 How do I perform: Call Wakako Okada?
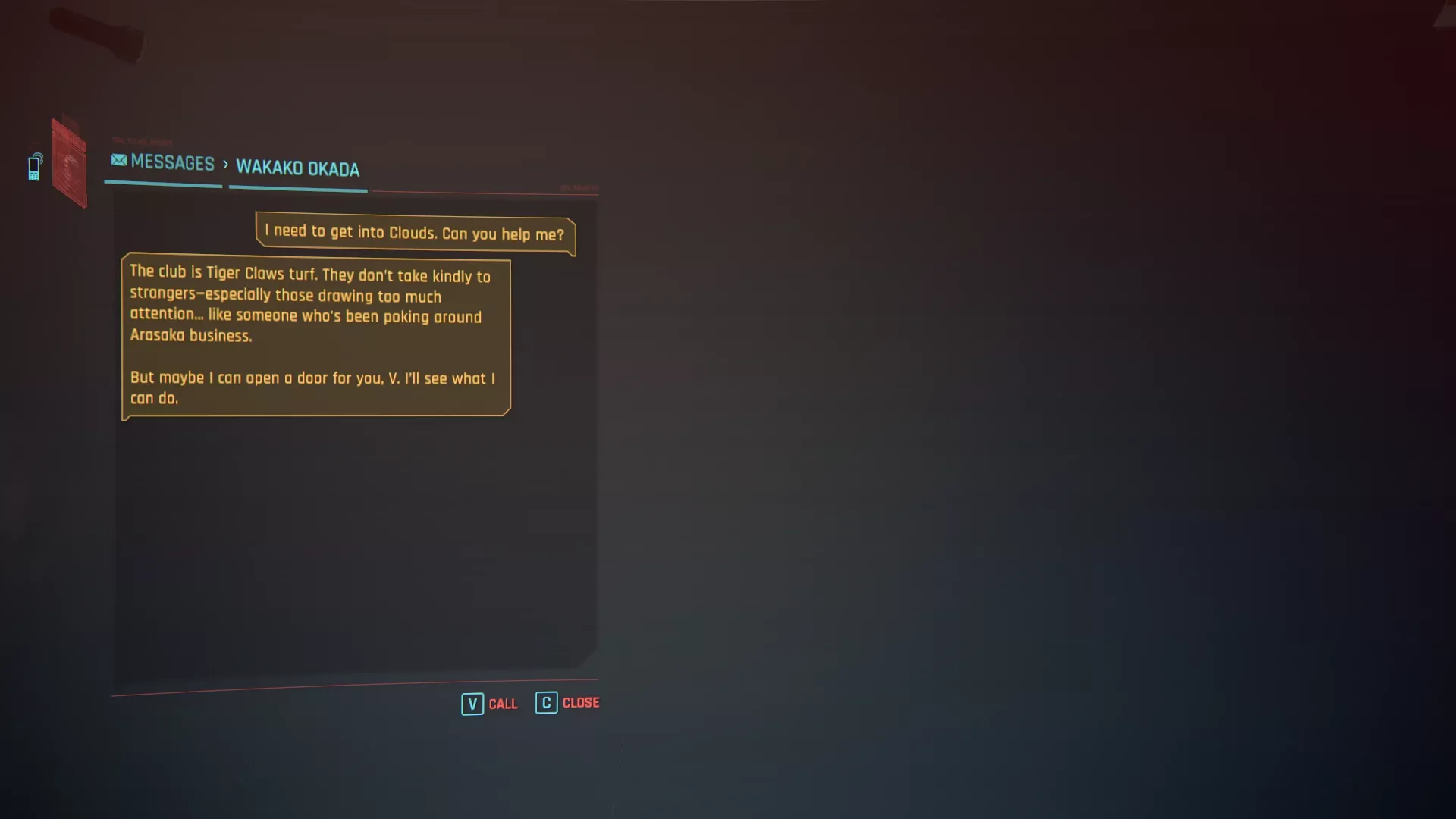pyautogui.click(x=490, y=704)
